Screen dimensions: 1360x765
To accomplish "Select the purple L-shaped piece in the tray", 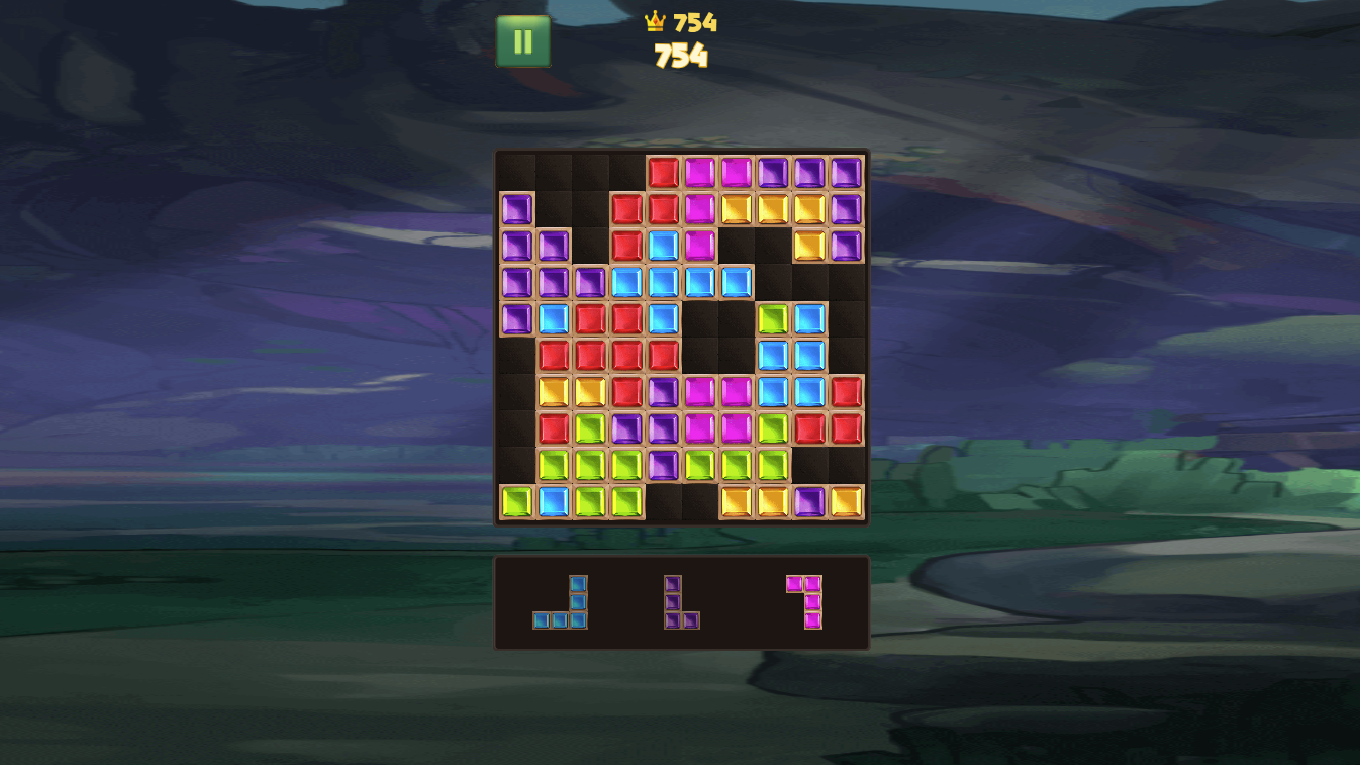I will click(677, 600).
